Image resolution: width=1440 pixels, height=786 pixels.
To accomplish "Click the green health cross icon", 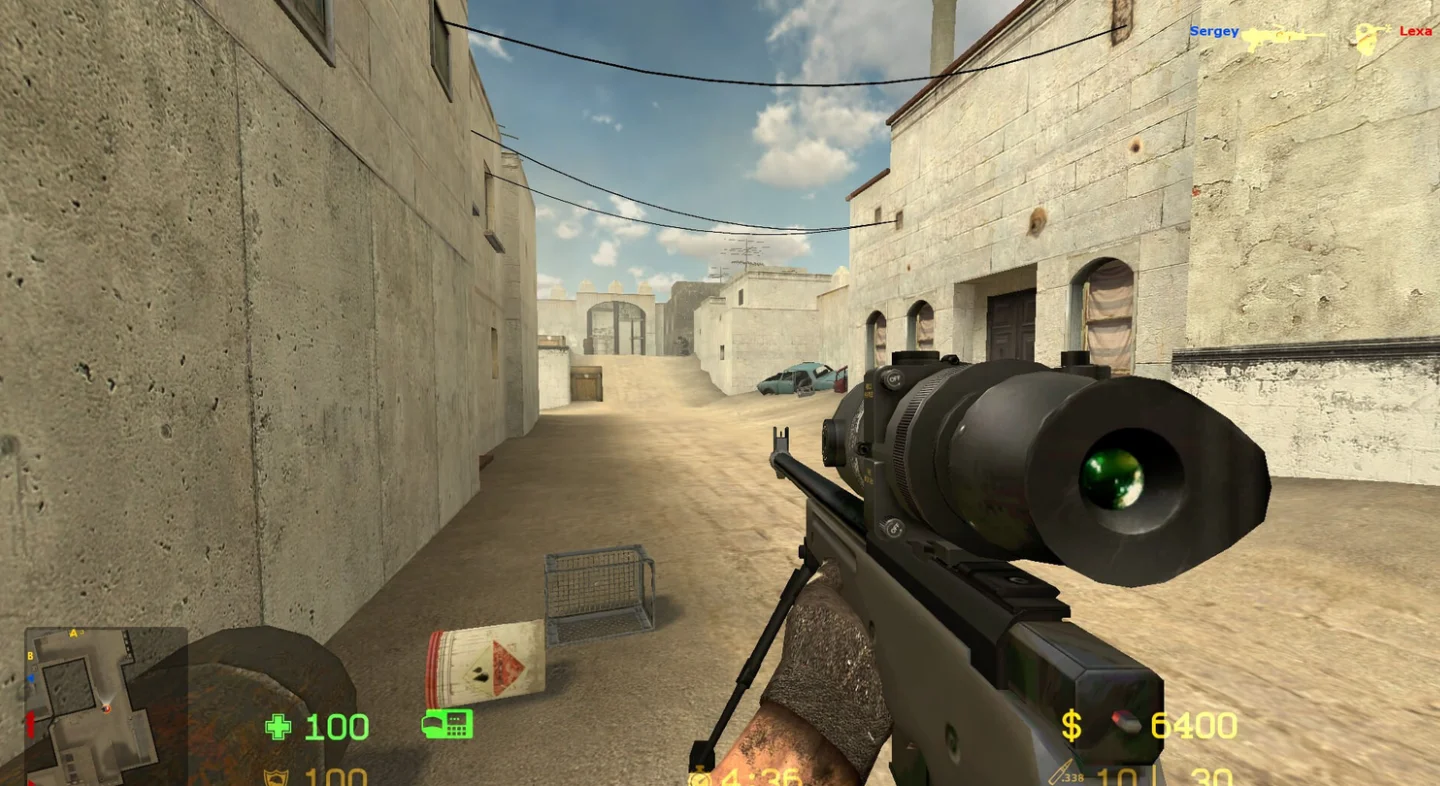I will 278,726.
